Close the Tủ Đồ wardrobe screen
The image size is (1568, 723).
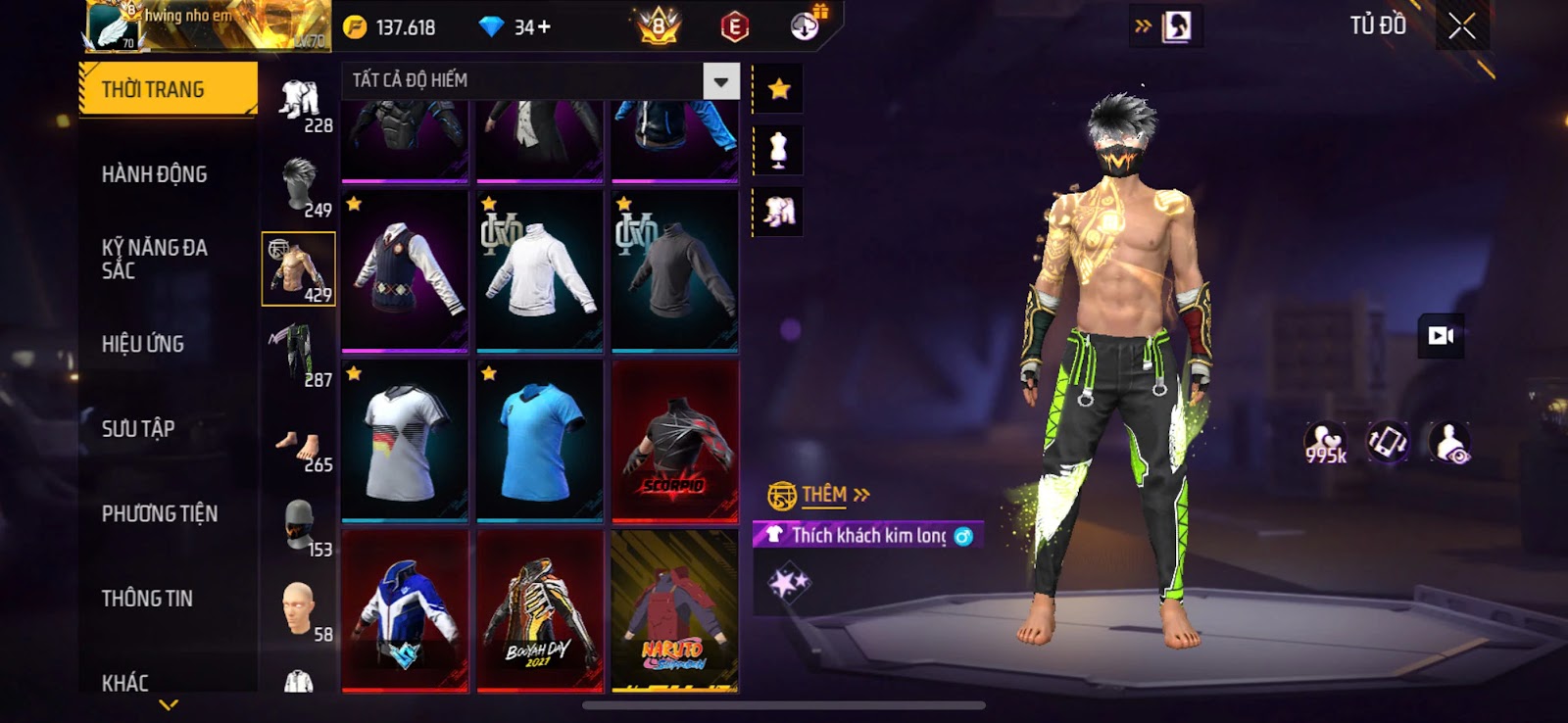(1461, 26)
